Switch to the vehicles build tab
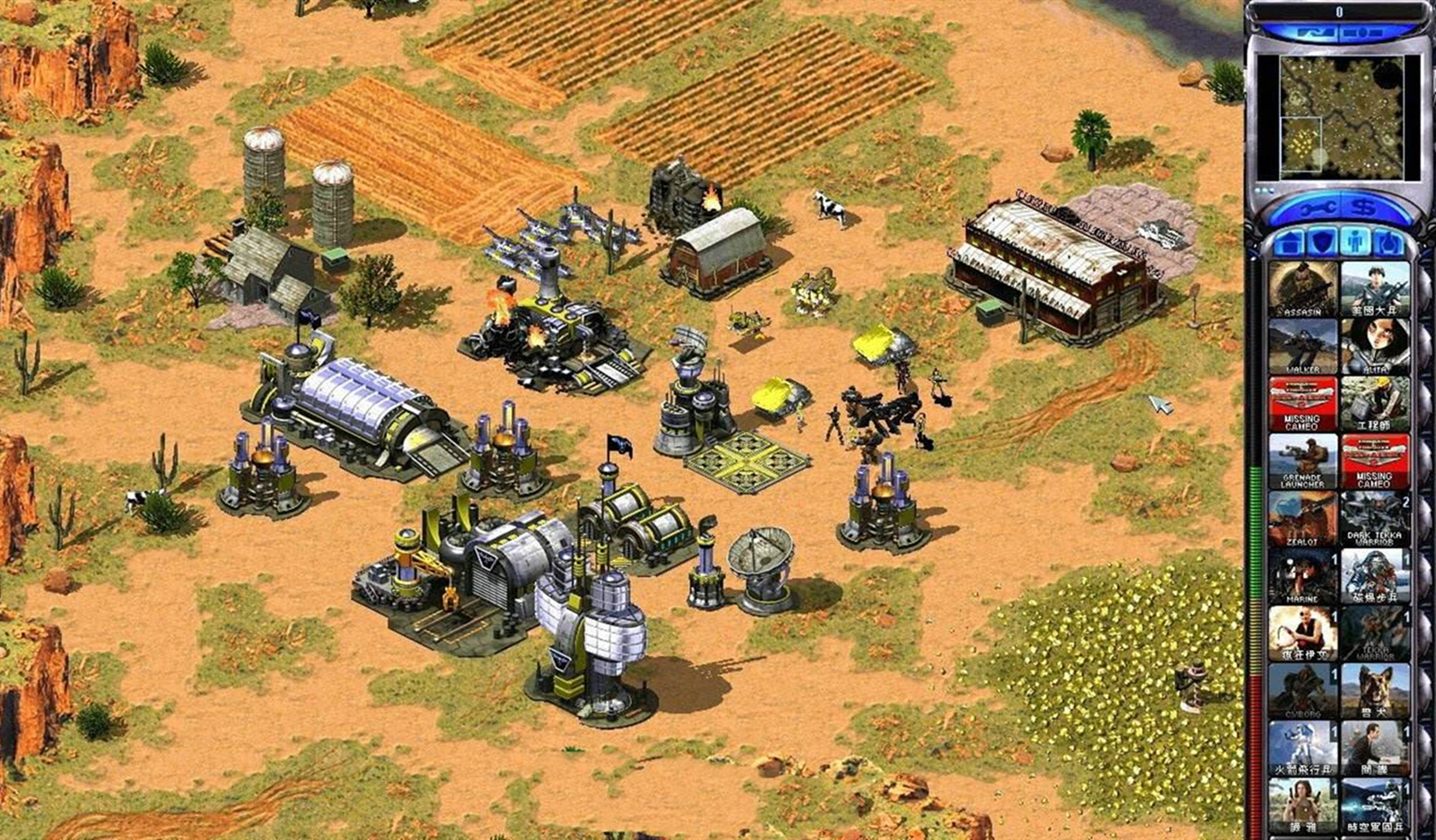The image size is (1436, 840). coord(1387,242)
